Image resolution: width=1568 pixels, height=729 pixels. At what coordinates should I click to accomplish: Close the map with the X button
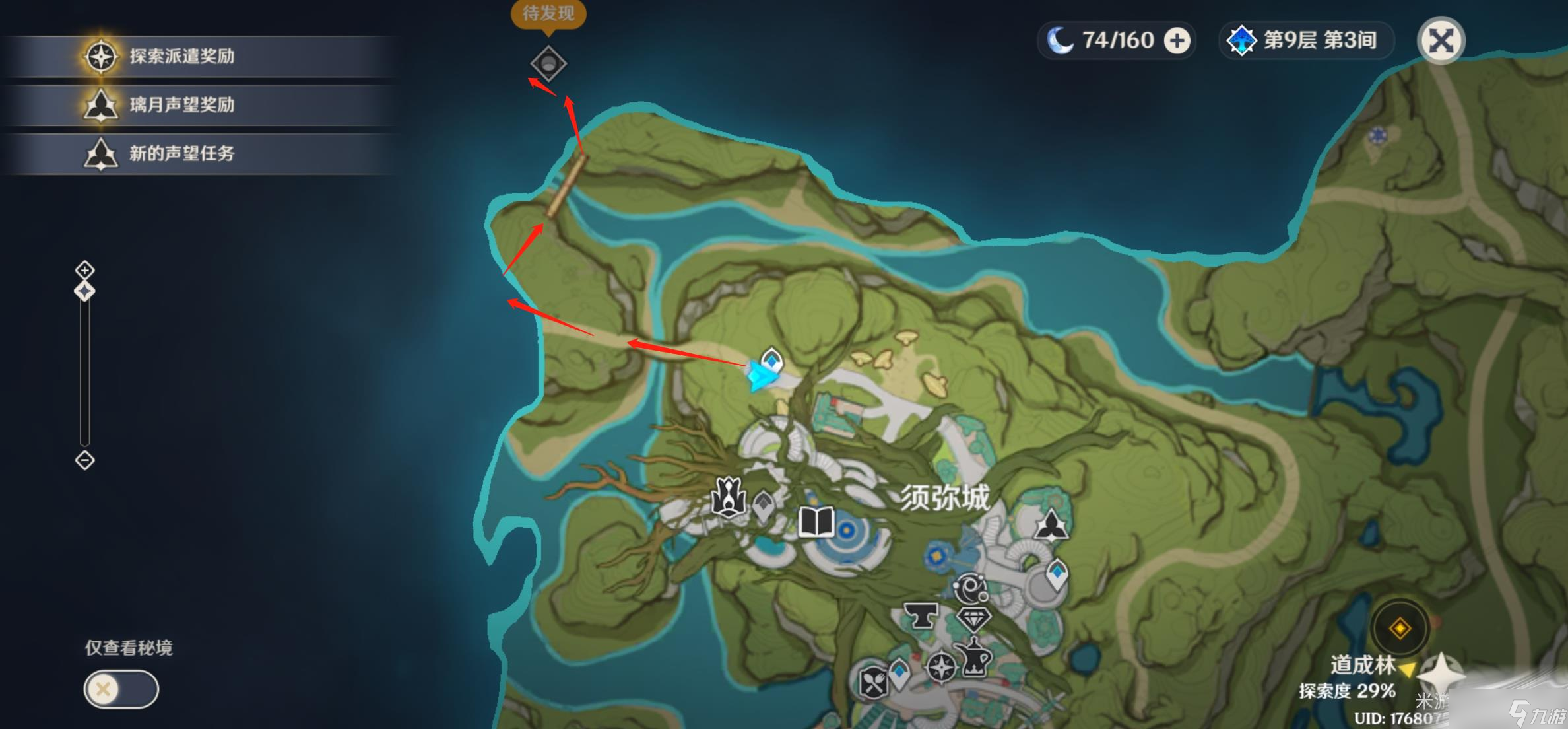pos(1441,40)
